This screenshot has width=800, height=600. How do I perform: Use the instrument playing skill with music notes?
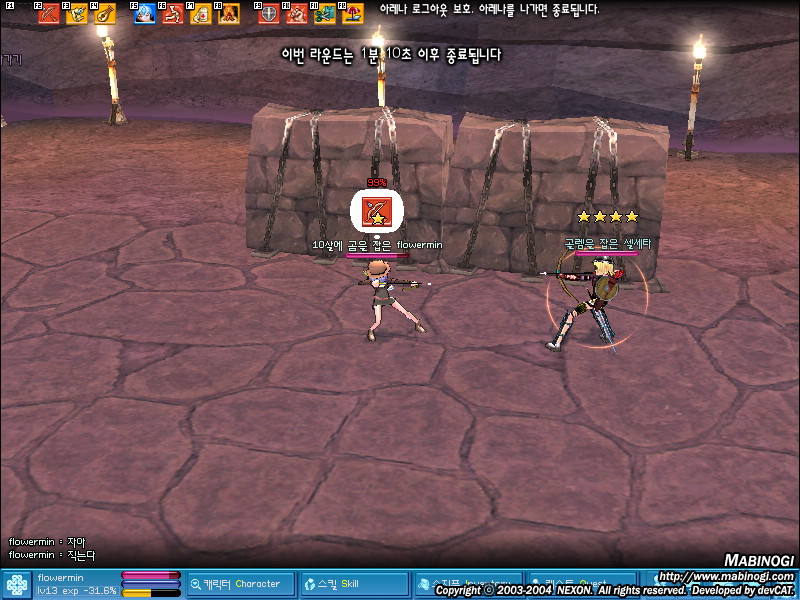77,14
